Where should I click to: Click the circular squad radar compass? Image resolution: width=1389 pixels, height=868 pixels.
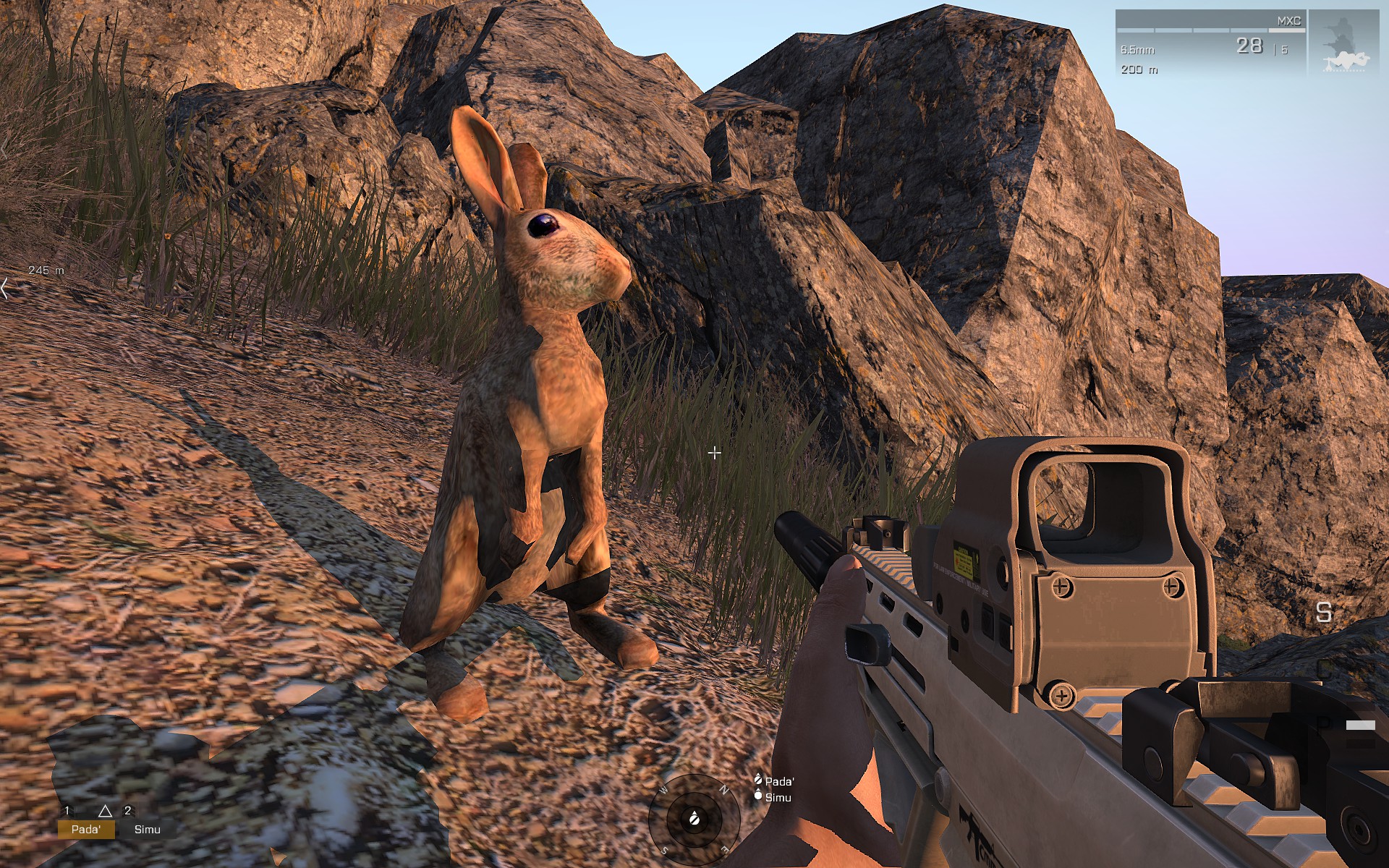point(694,819)
